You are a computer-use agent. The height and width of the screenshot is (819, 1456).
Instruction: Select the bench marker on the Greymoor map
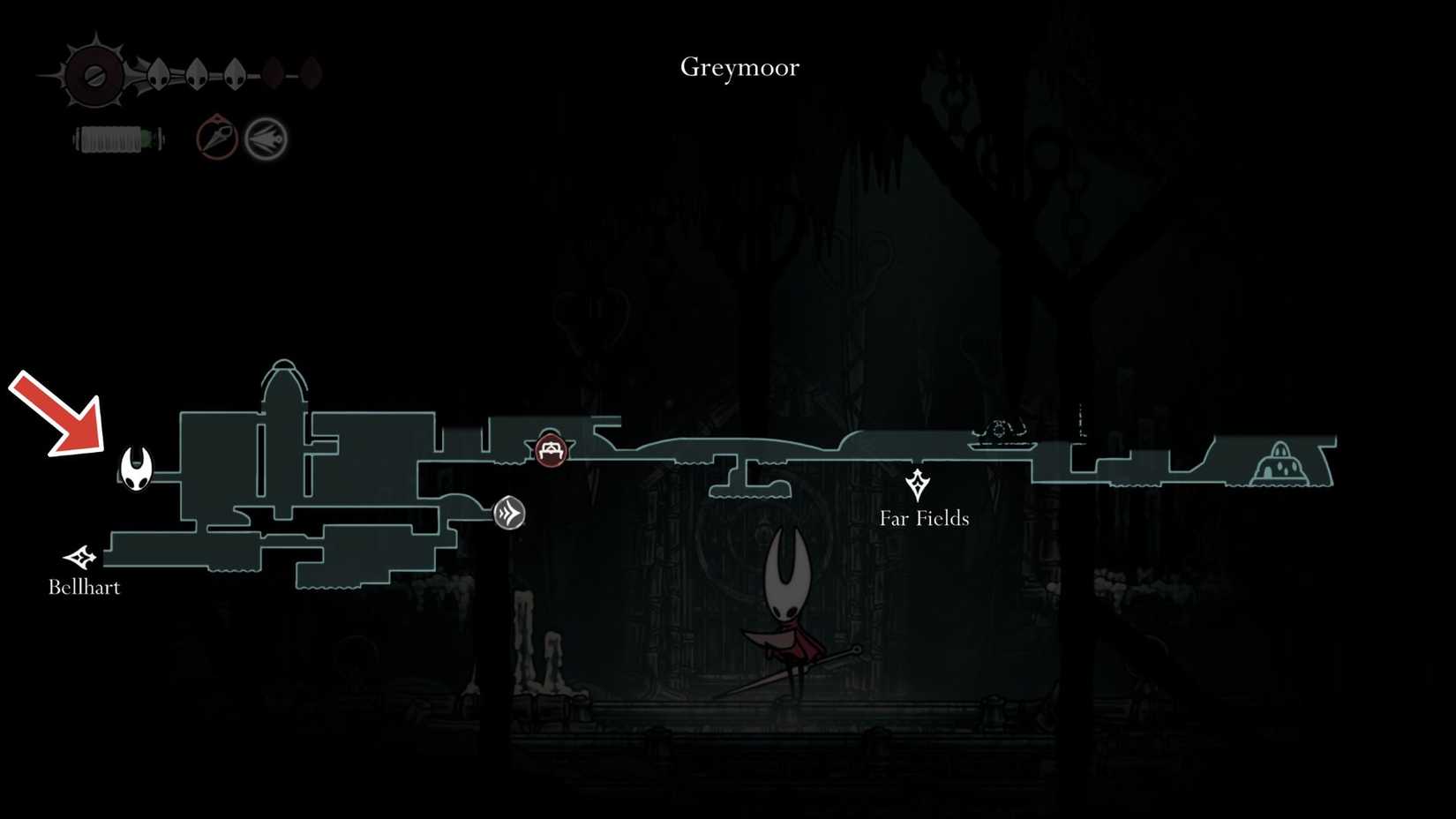[550, 450]
